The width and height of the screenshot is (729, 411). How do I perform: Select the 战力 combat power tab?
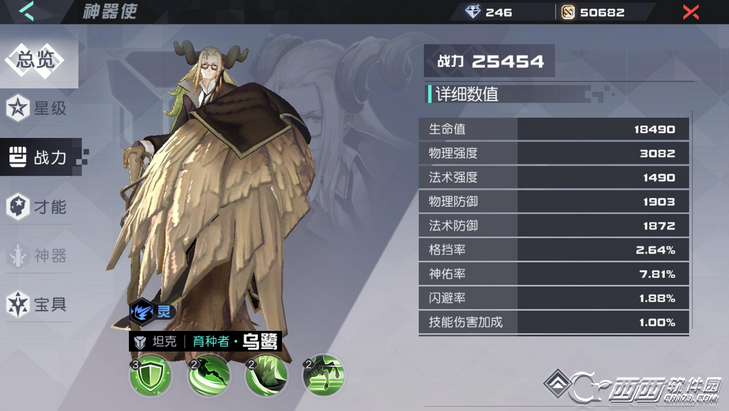click(x=38, y=157)
